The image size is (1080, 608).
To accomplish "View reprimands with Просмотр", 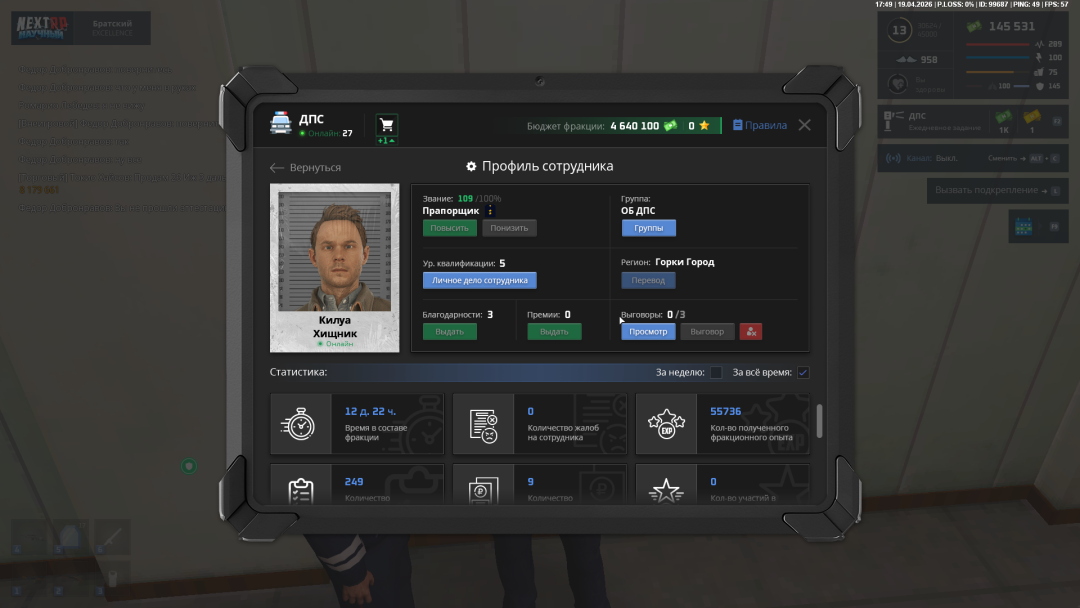I will click(x=648, y=331).
